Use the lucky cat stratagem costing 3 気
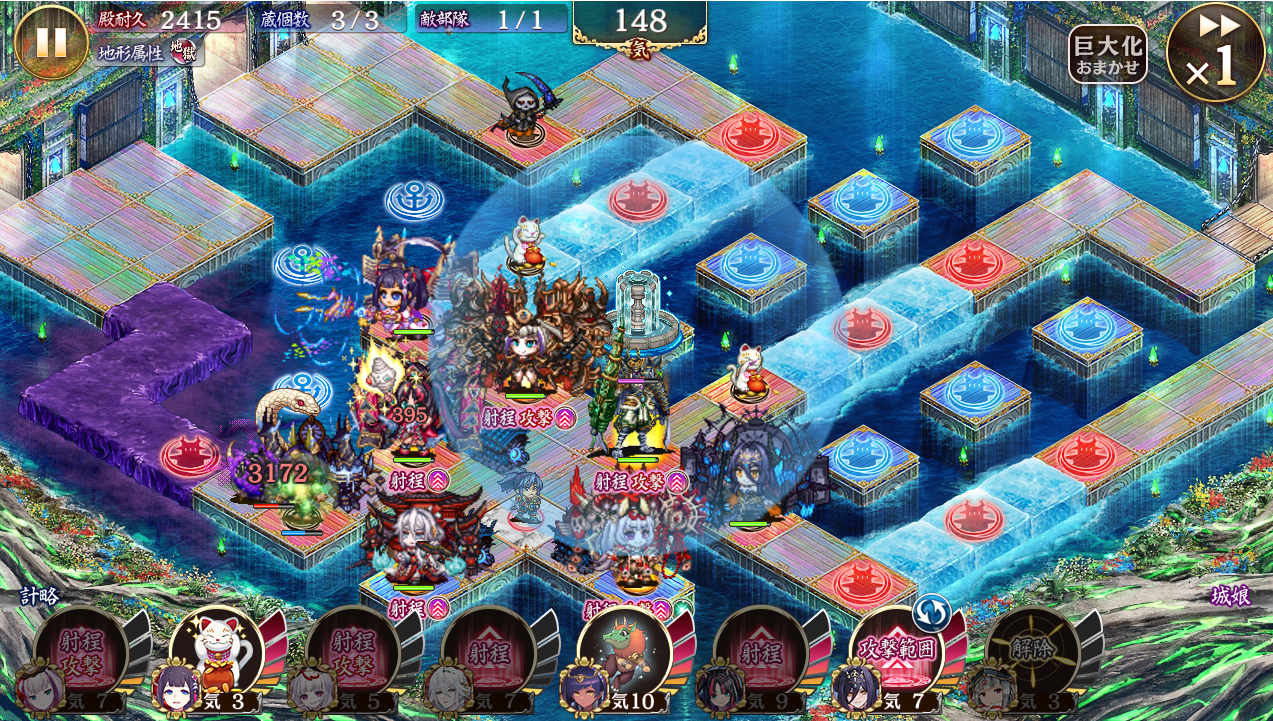The image size is (1273, 721). 216,652
